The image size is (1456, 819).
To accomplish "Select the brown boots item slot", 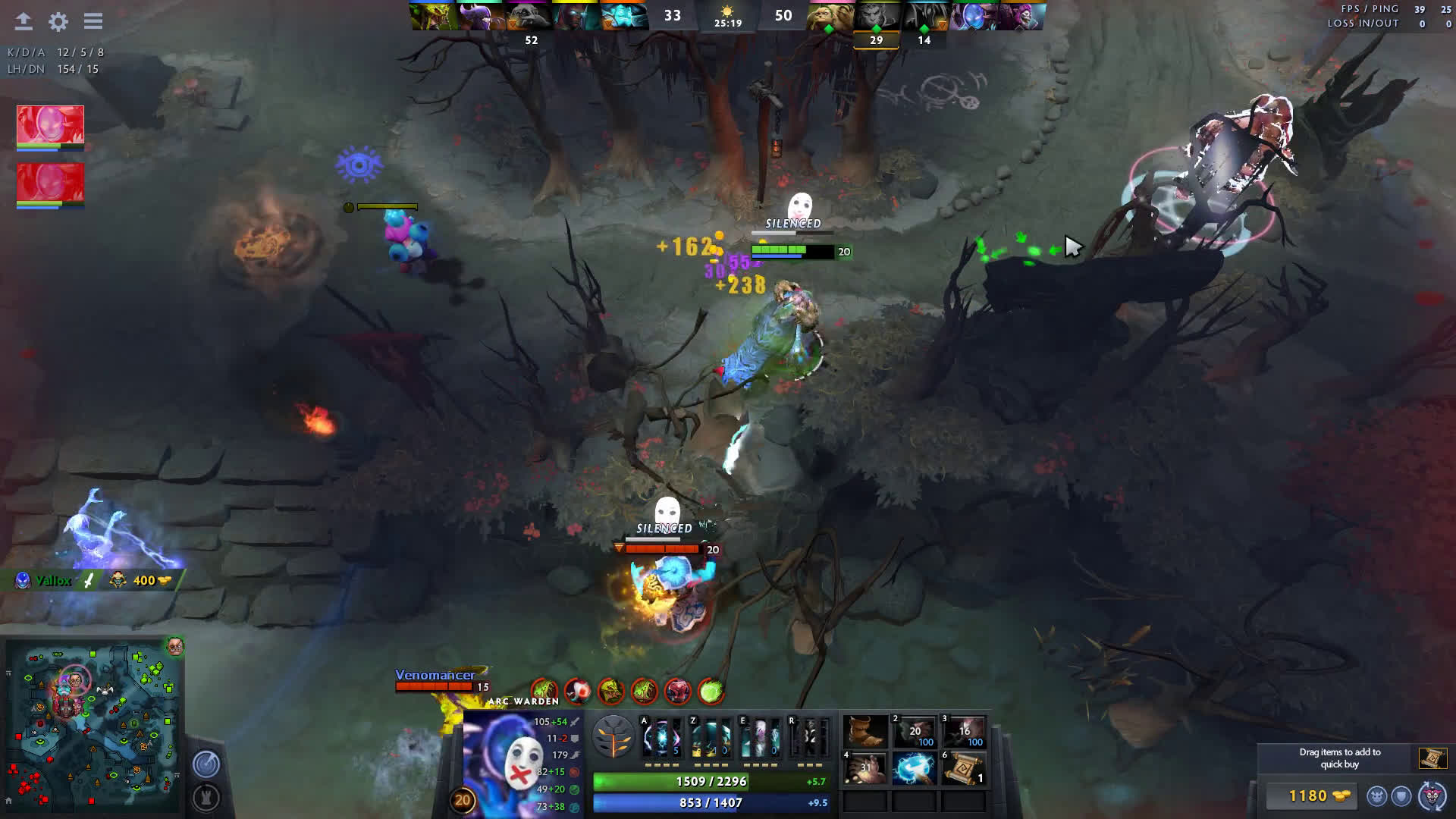I will click(865, 732).
